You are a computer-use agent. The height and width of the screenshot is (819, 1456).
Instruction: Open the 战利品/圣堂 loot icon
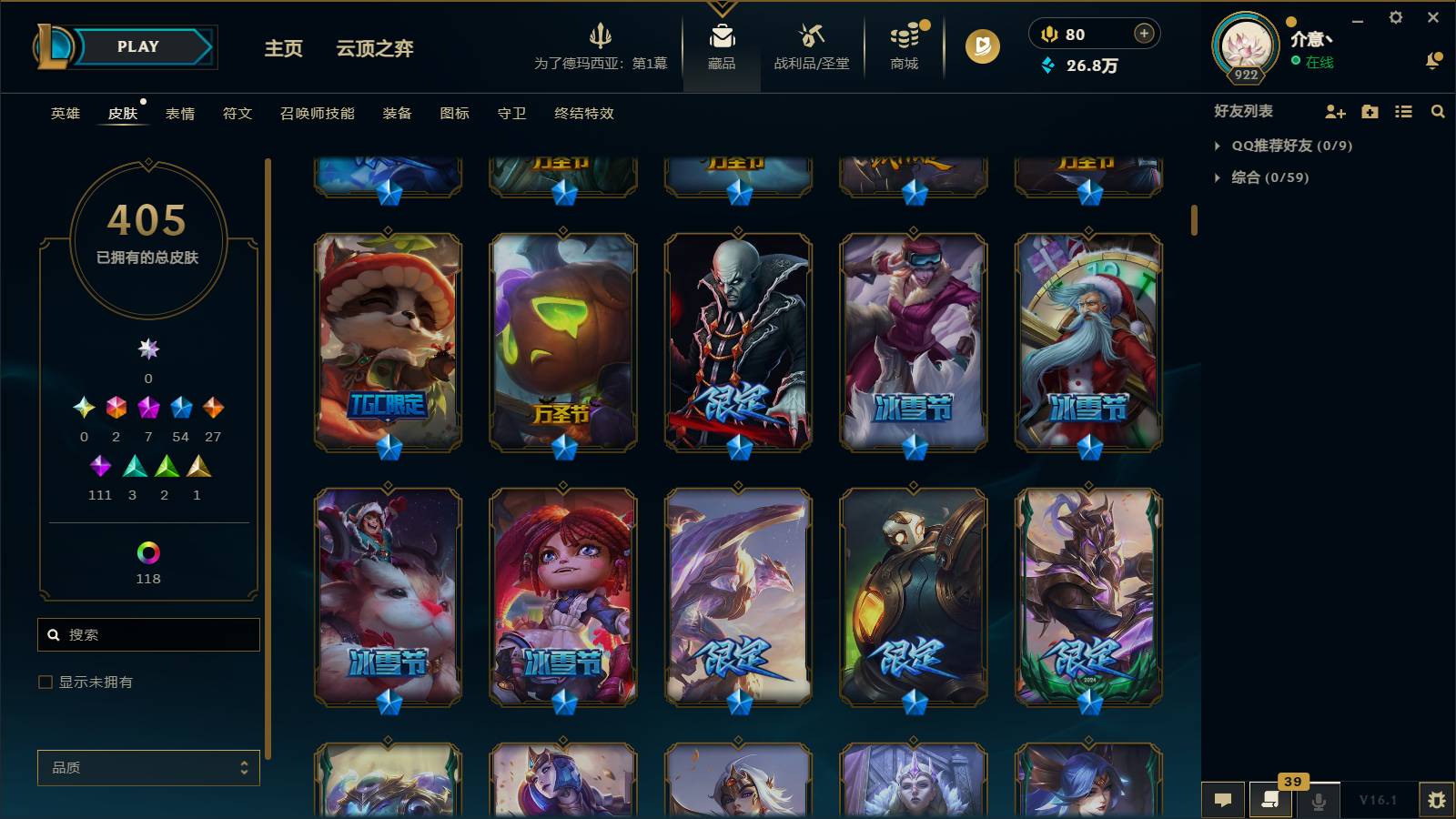point(810,45)
